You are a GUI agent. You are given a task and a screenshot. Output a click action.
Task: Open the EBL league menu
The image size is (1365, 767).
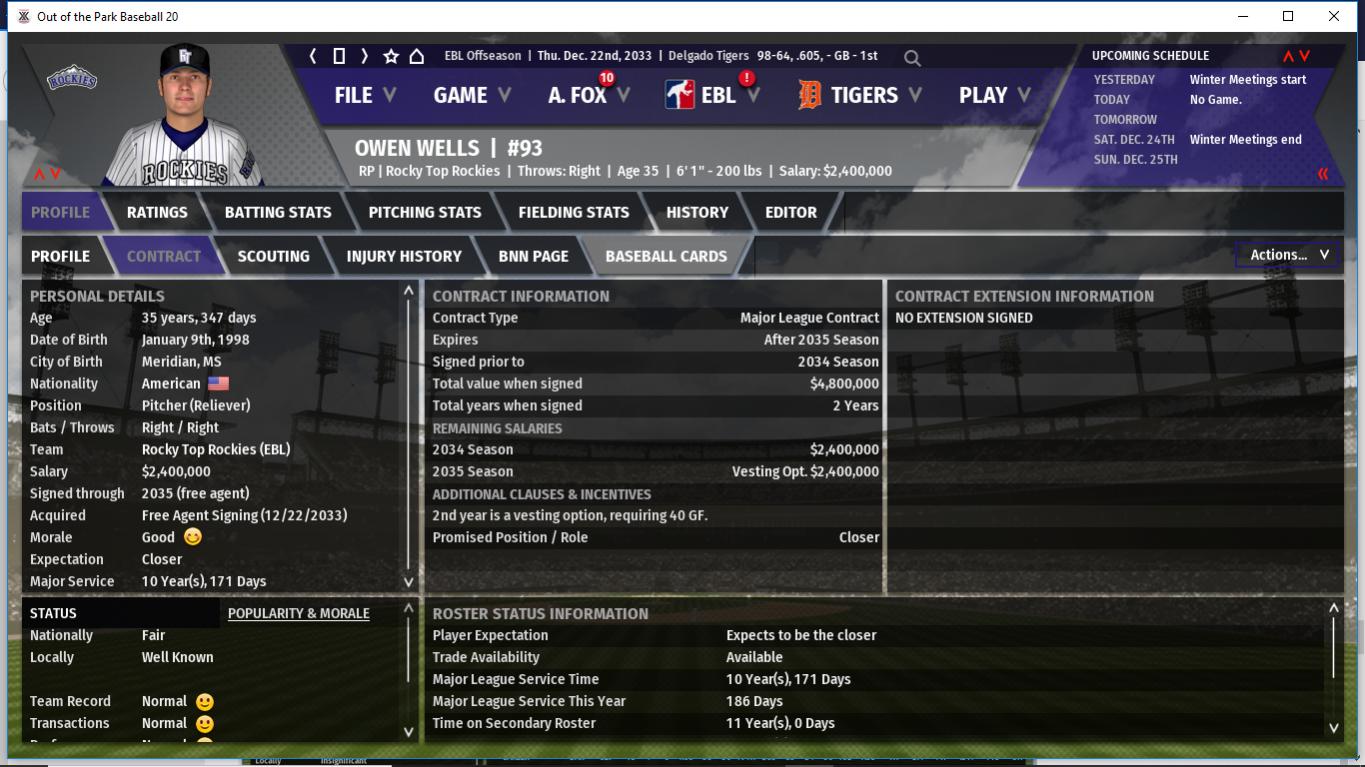716,95
